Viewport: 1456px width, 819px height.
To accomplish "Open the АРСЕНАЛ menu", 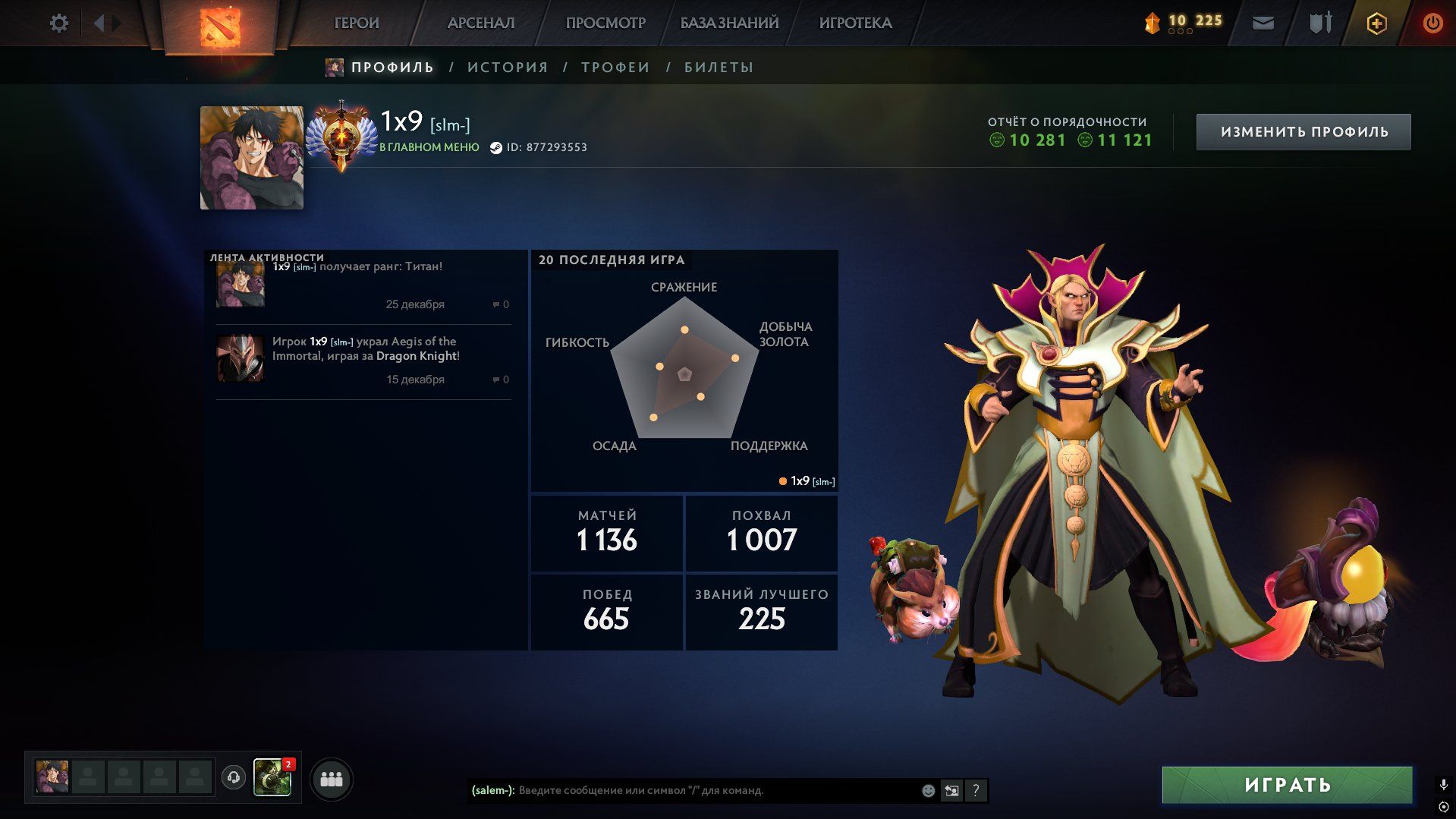I will pyautogui.click(x=481, y=24).
